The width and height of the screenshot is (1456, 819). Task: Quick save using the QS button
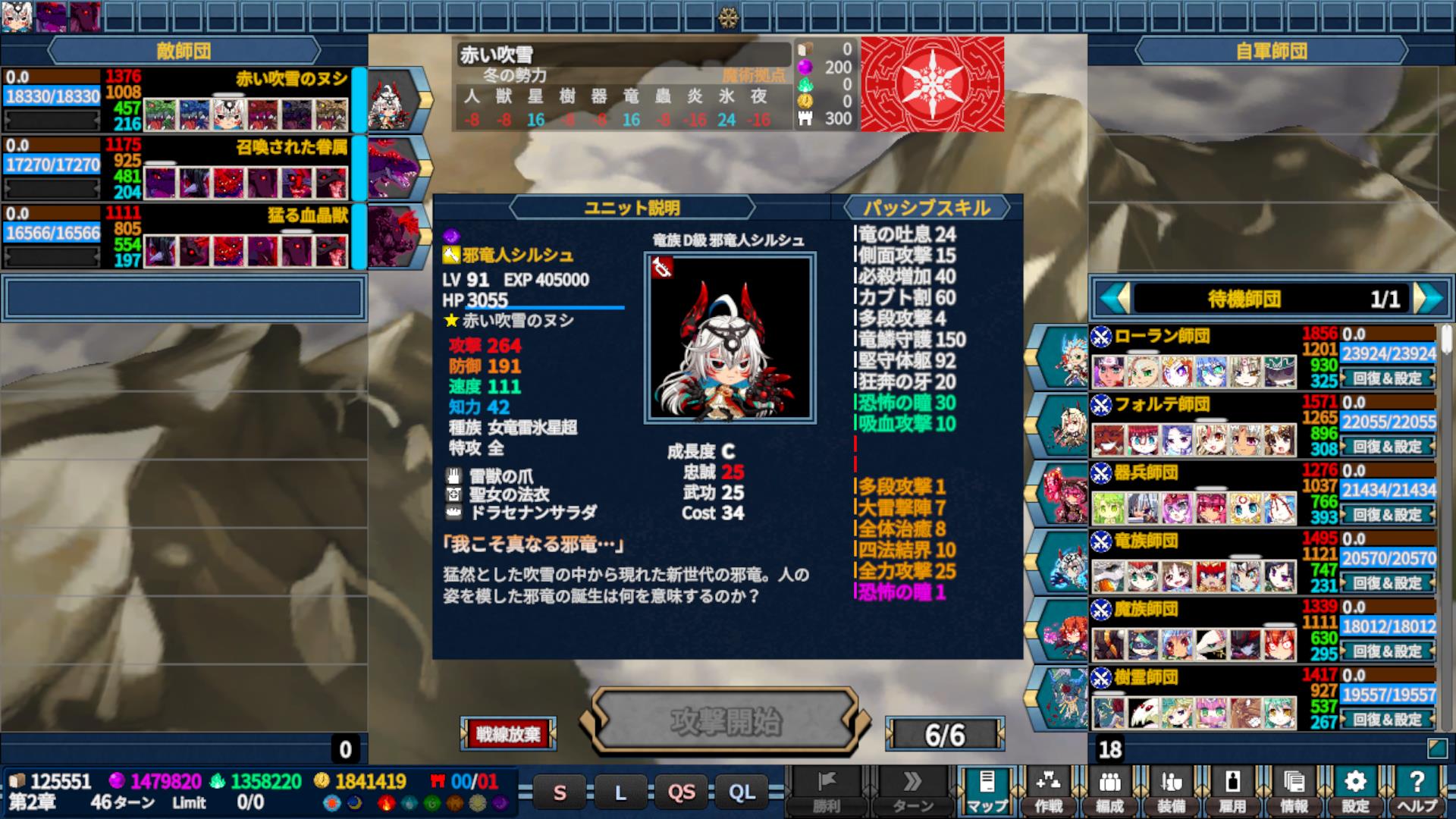pos(681,792)
